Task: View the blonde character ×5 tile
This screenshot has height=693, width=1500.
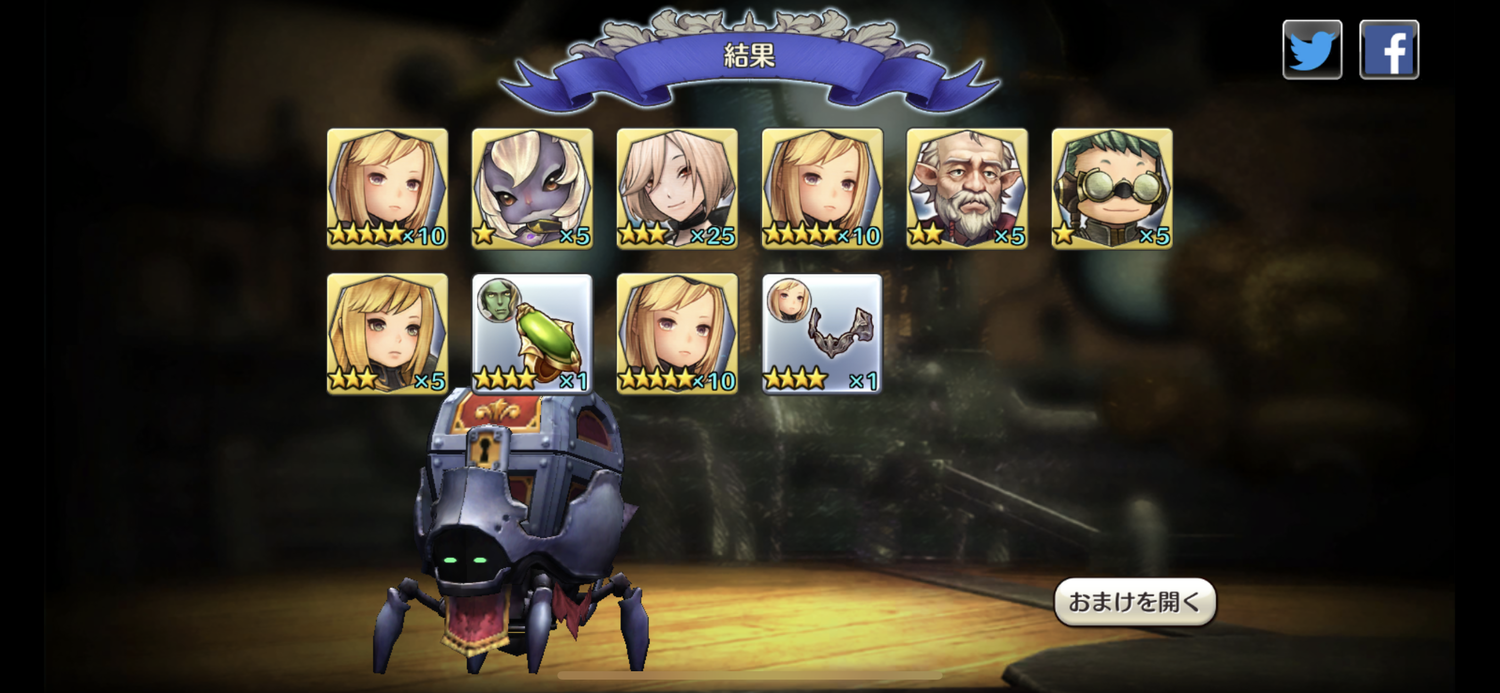Action: 387,333
